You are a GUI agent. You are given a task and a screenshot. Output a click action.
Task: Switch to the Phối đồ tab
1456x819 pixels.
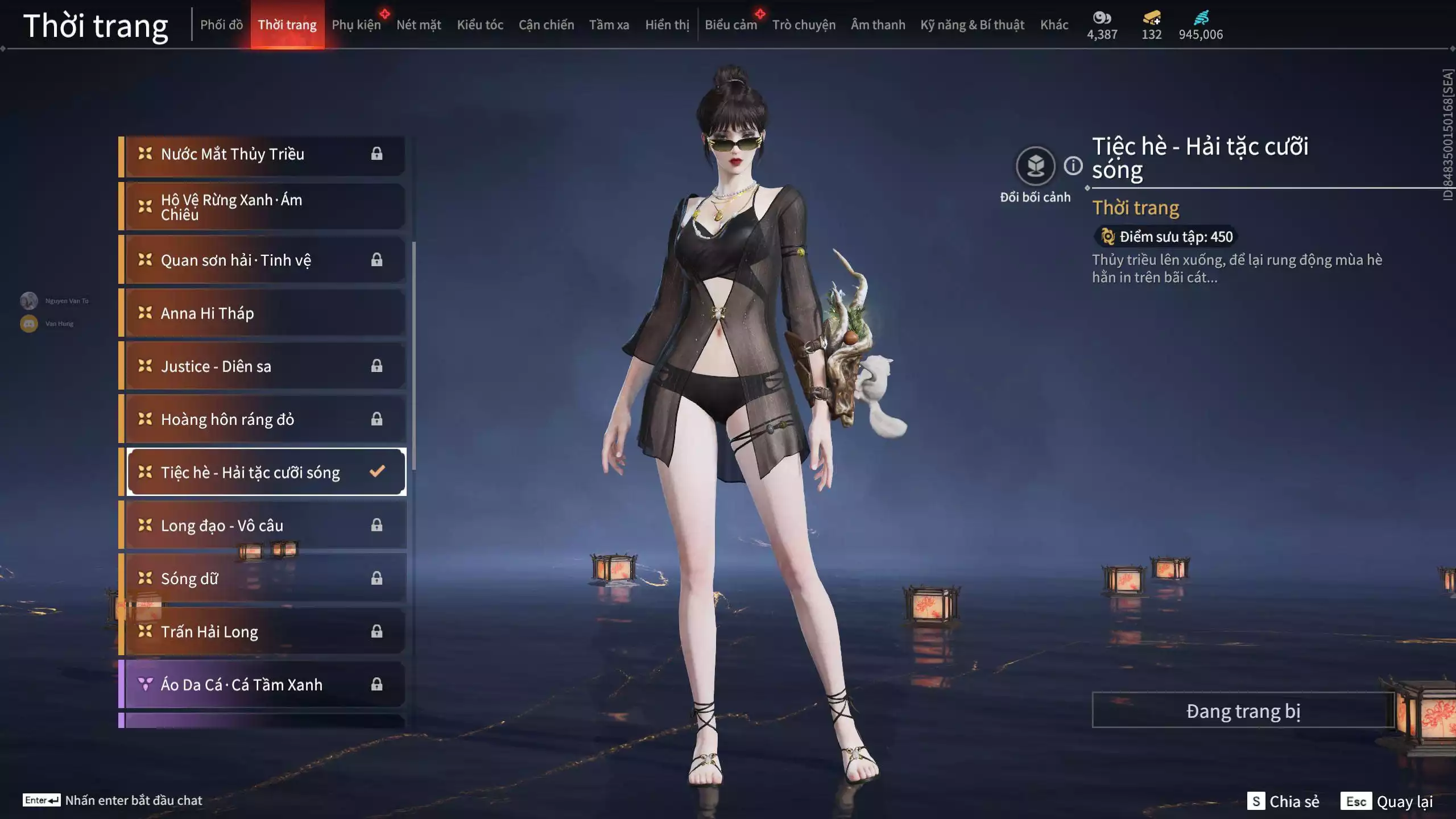pos(221,25)
